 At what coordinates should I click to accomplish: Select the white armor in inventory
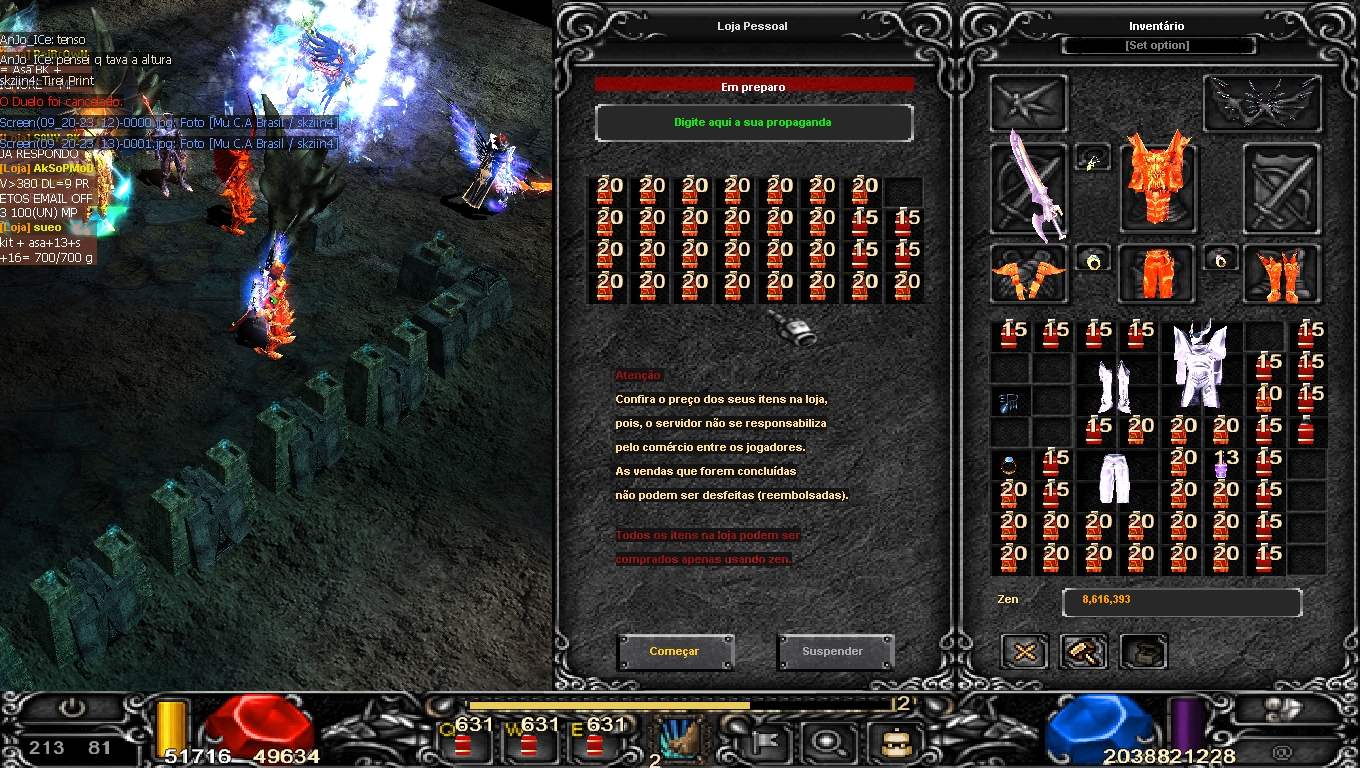pyautogui.click(x=1198, y=364)
